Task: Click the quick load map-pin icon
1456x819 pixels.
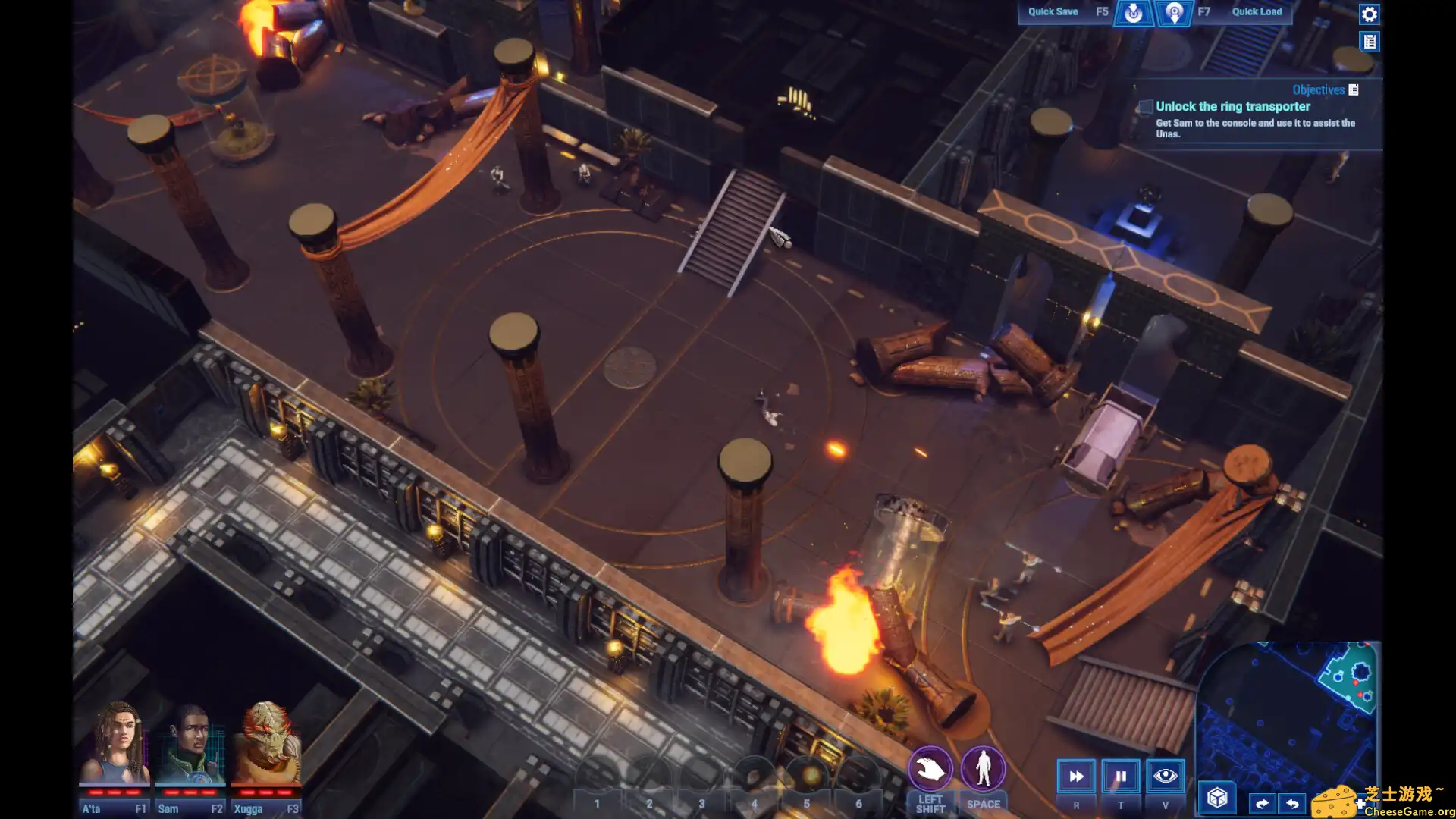Action: coord(1175,13)
